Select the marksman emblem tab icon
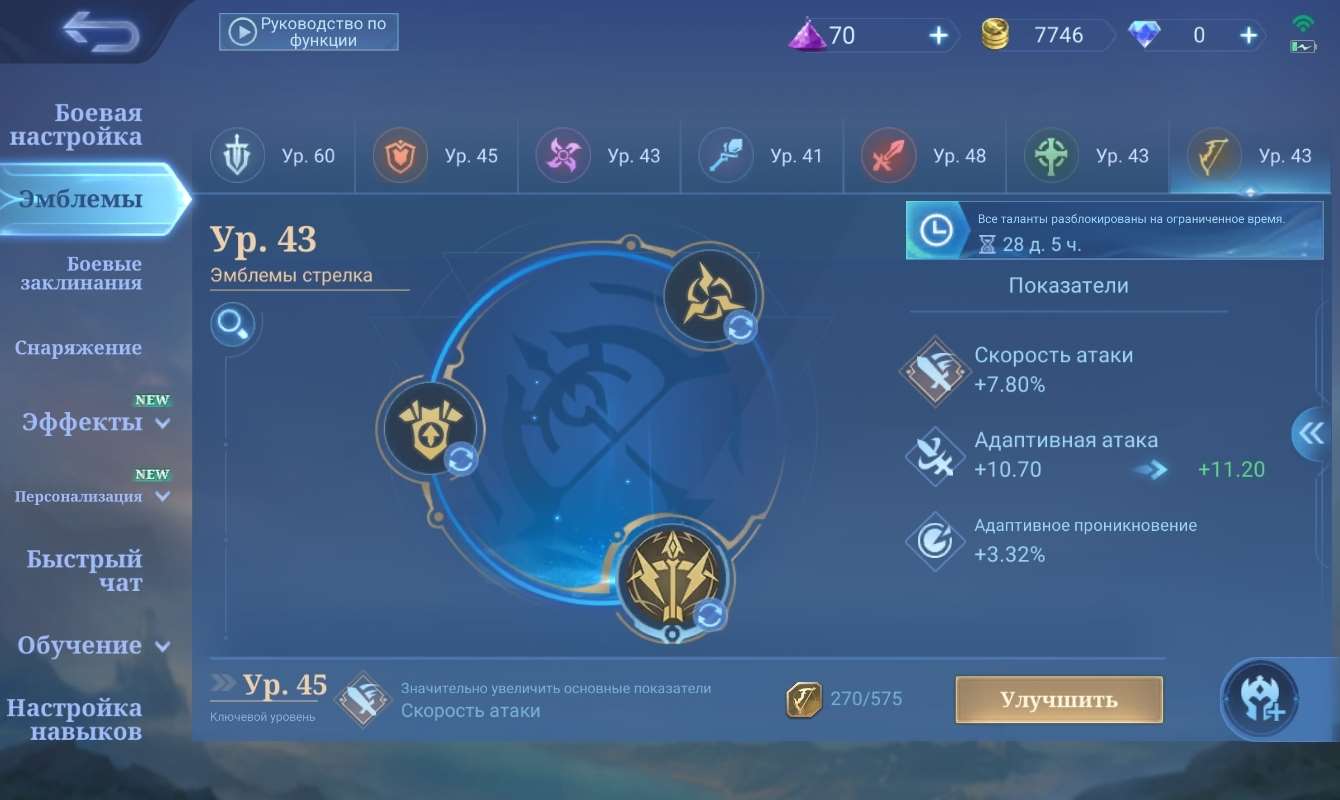This screenshot has width=1340, height=800. (1213, 155)
